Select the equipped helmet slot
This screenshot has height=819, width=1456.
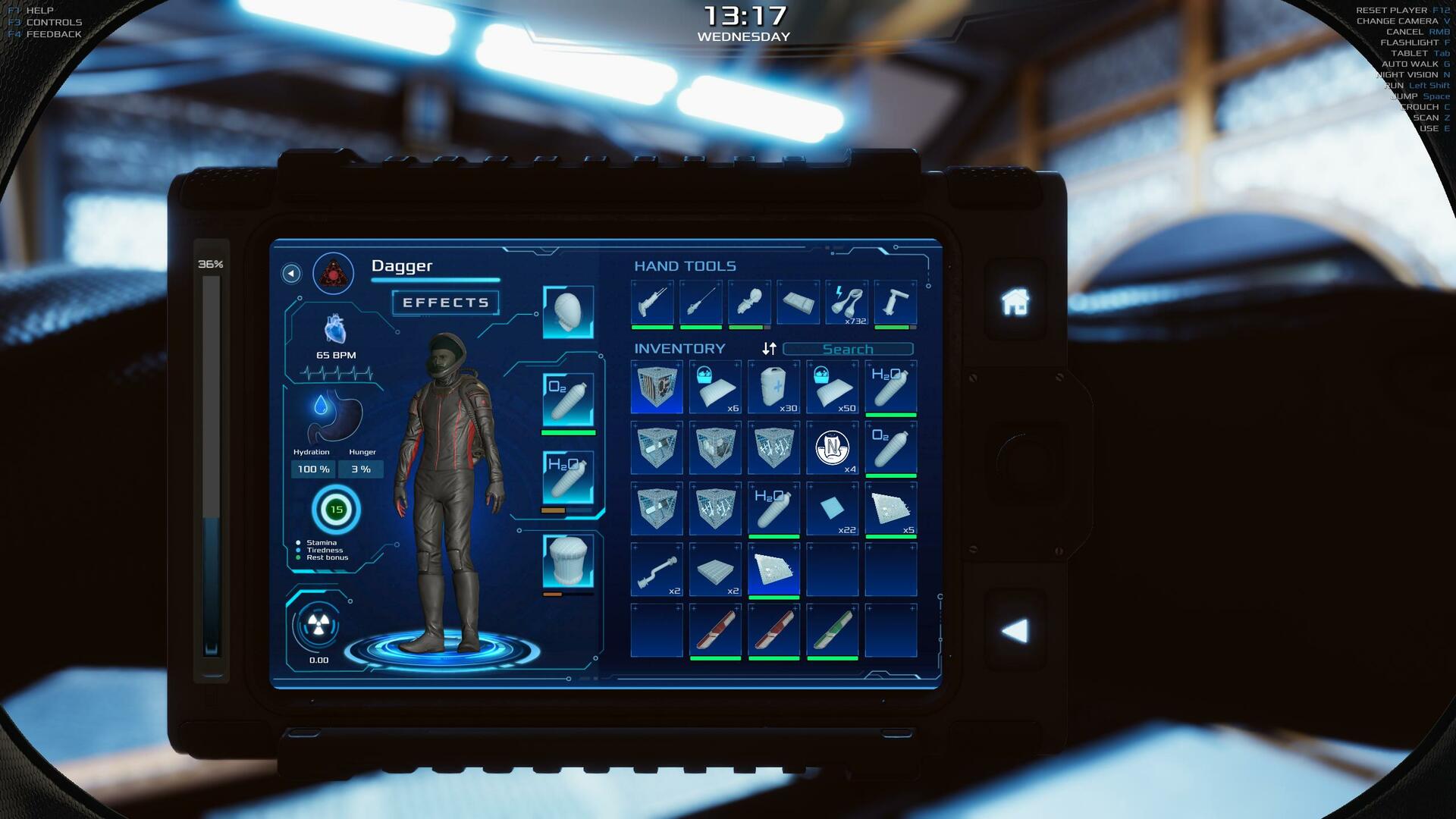pos(568,312)
